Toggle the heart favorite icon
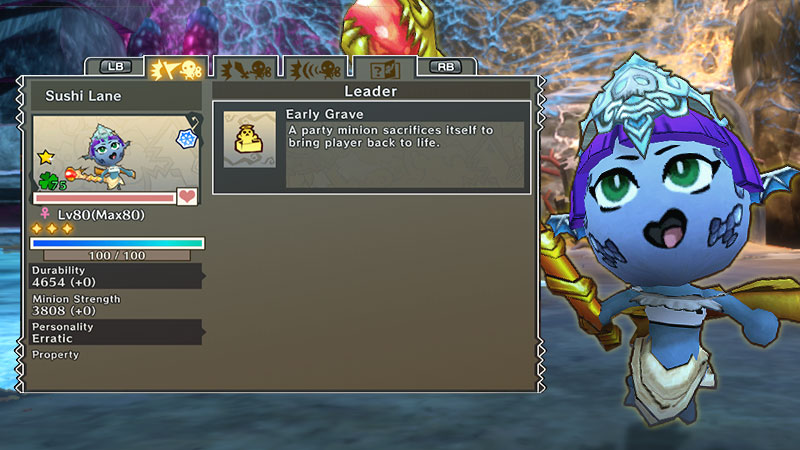This screenshot has width=800, height=450. [187, 197]
